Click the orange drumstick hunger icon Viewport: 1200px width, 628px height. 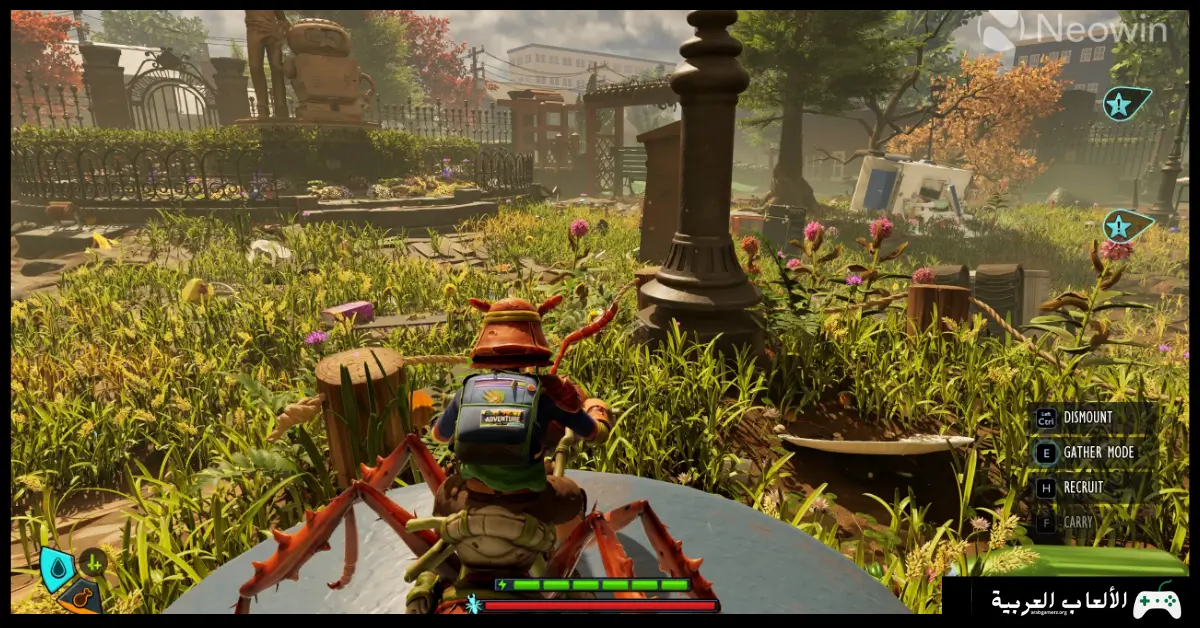(79, 597)
